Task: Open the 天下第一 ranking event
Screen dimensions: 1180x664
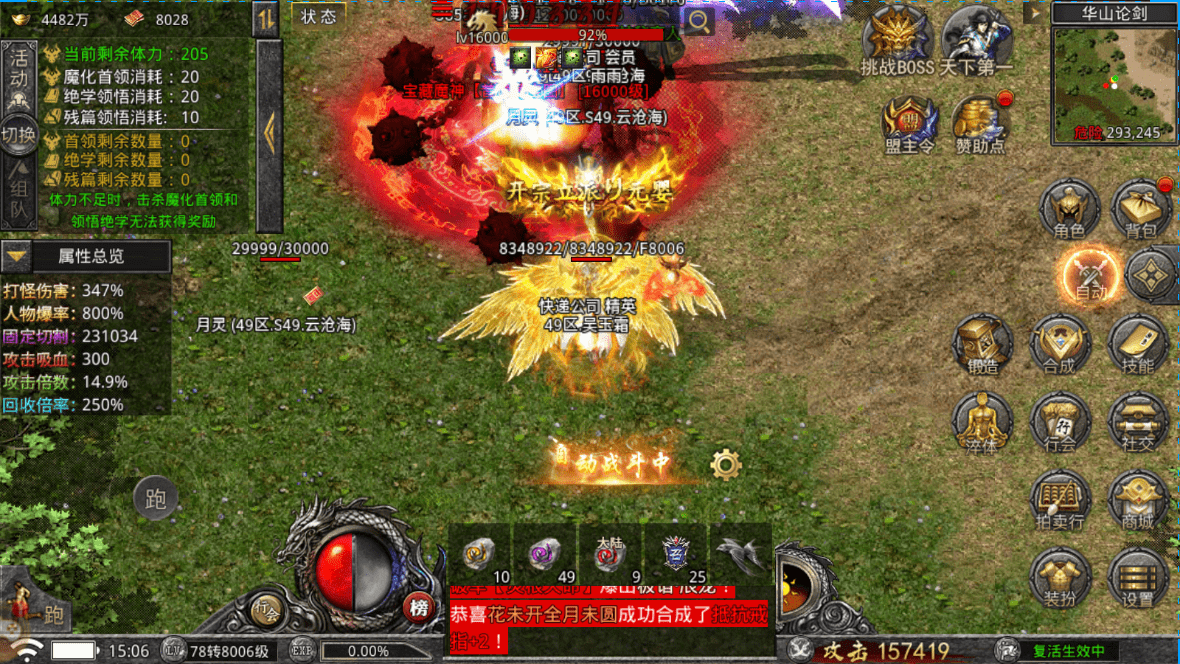Action: tap(976, 40)
